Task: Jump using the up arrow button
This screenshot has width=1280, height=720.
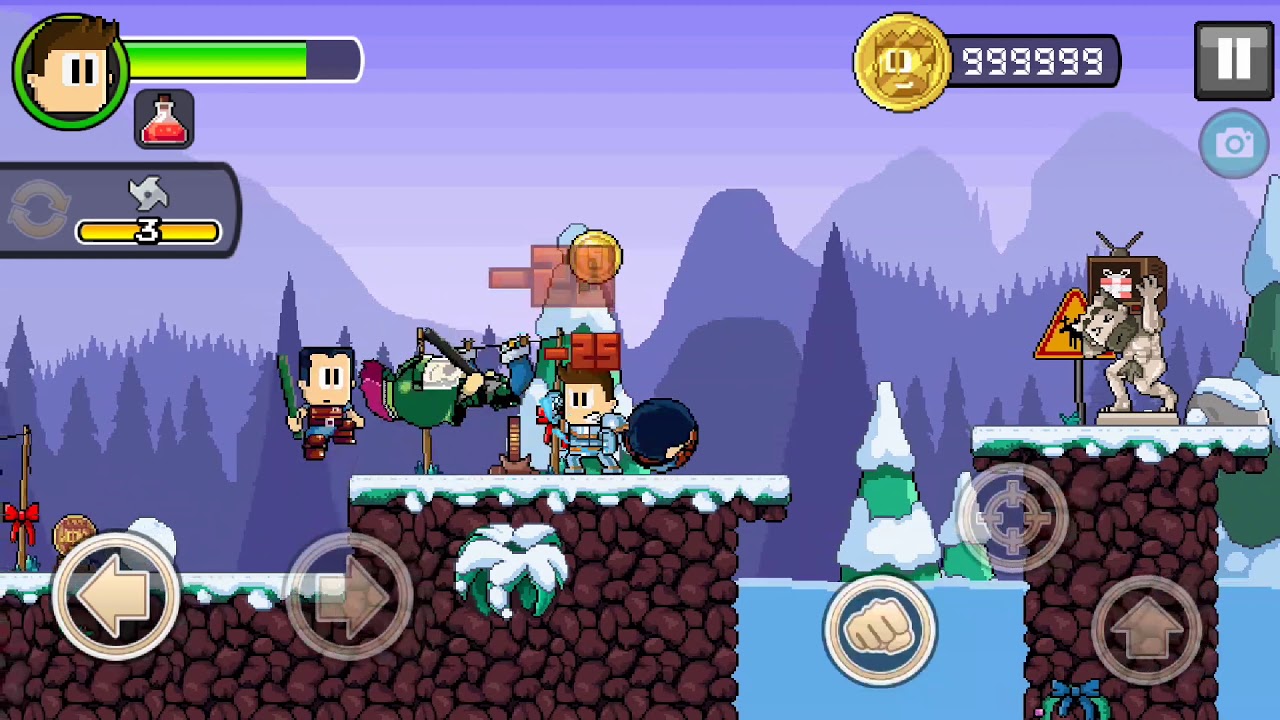Action: click(1146, 630)
